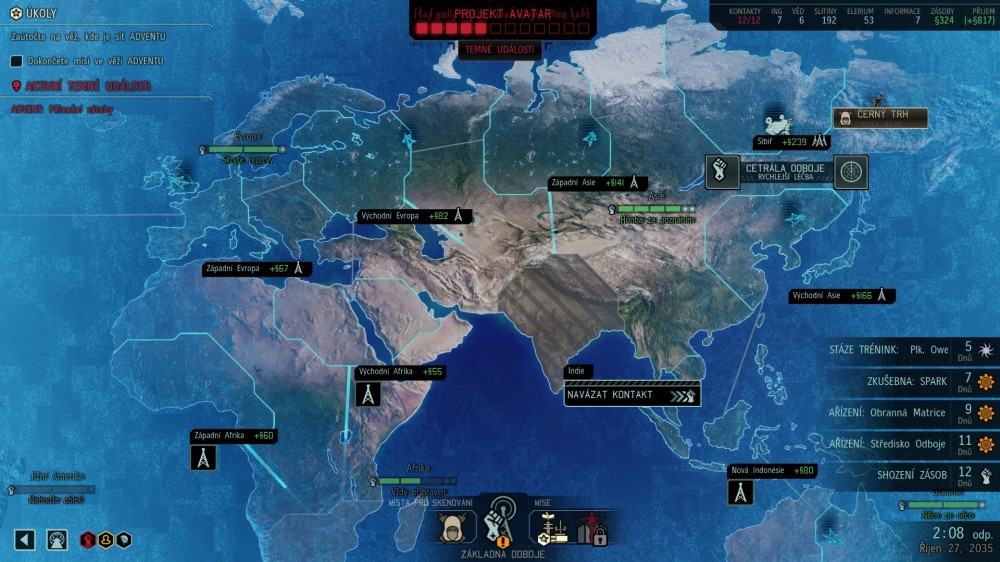Open the Úkoly objectives panel header

(40, 14)
